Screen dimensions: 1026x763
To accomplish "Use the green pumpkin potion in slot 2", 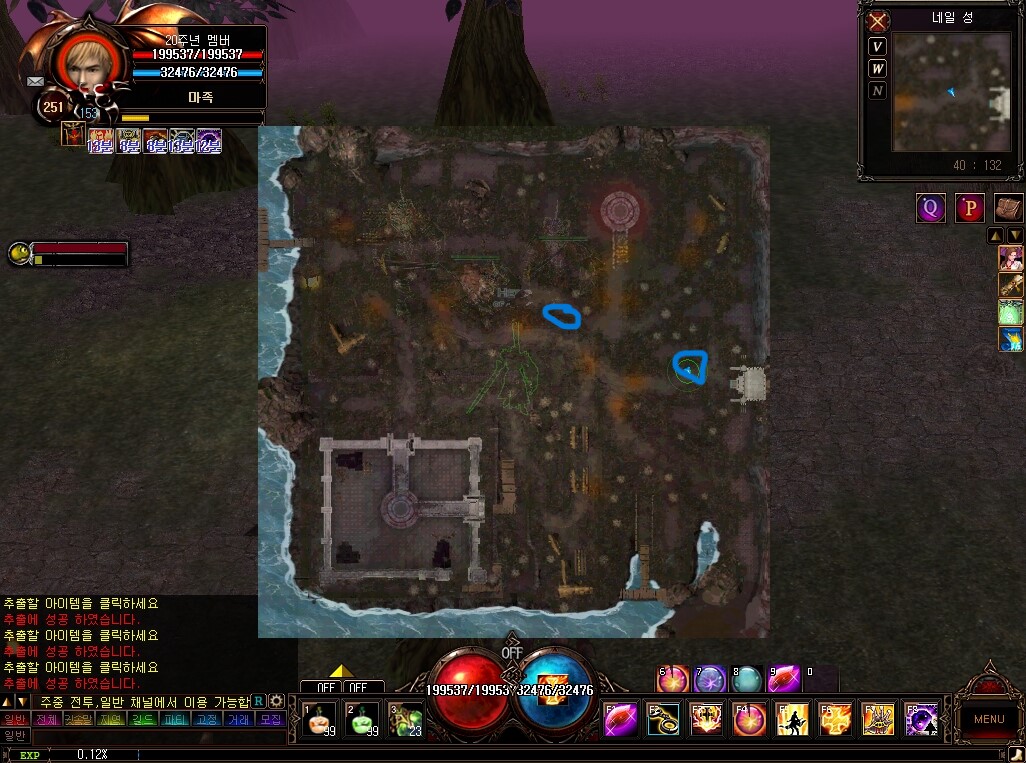I will coord(362,720).
